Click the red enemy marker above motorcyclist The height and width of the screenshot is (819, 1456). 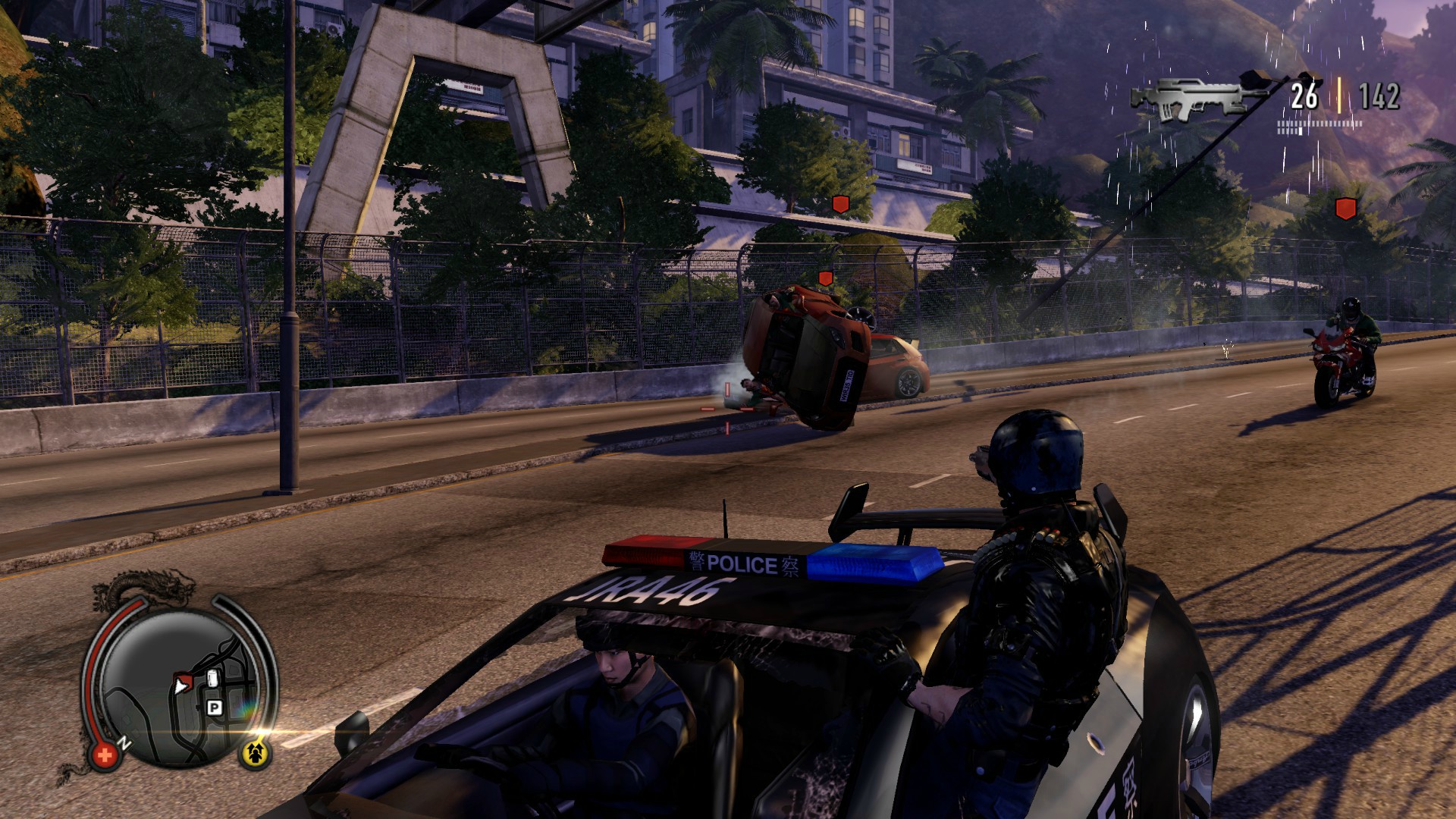[x=1345, y=209]
